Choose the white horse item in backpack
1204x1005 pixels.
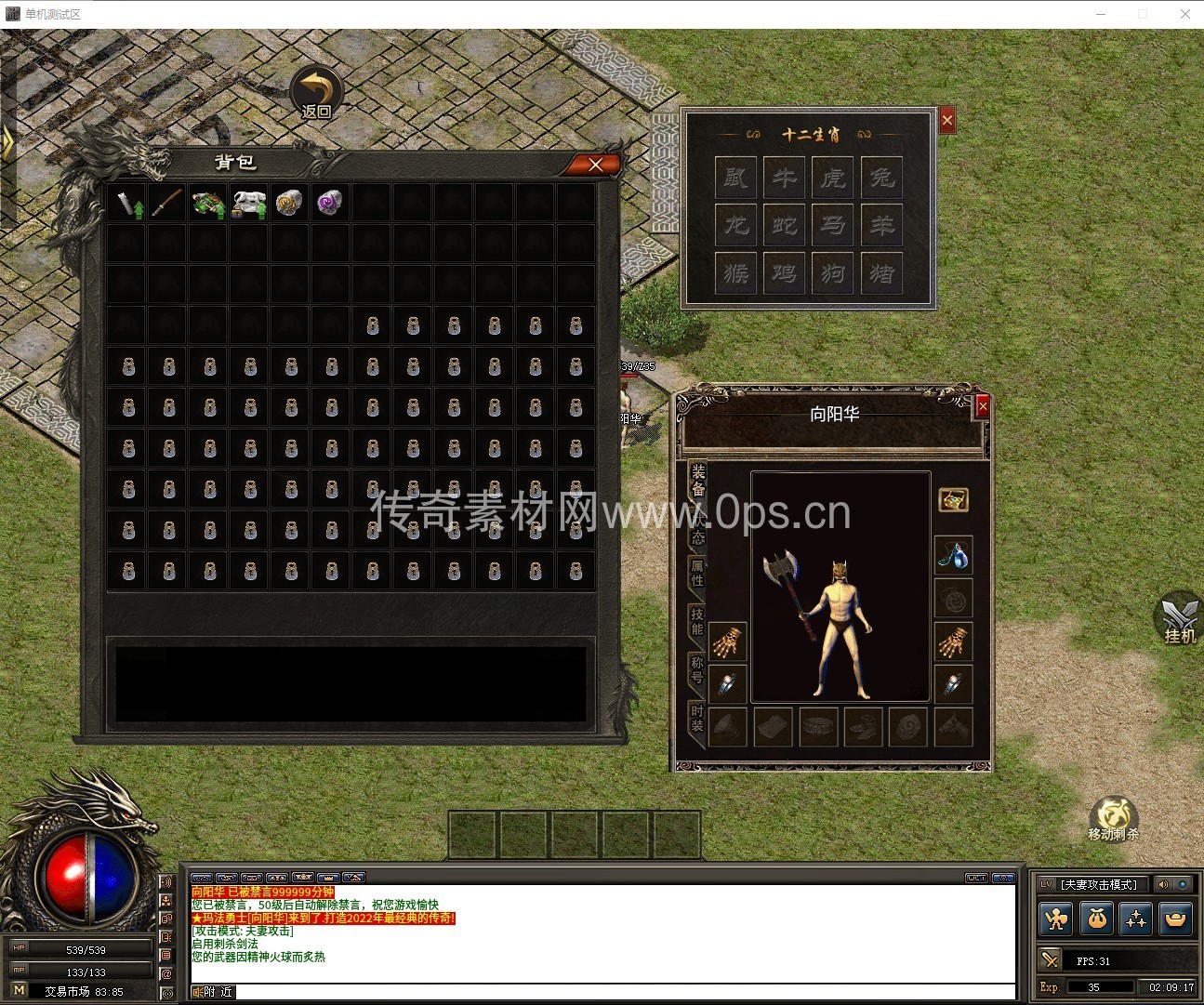point(248,204)
